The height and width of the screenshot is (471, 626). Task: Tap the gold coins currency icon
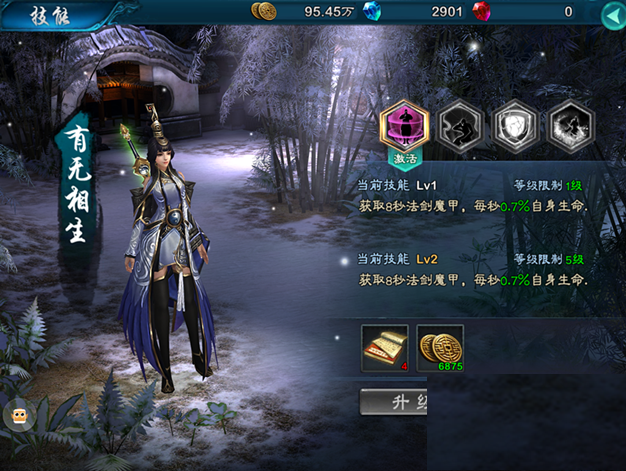(x=264, y=12)
